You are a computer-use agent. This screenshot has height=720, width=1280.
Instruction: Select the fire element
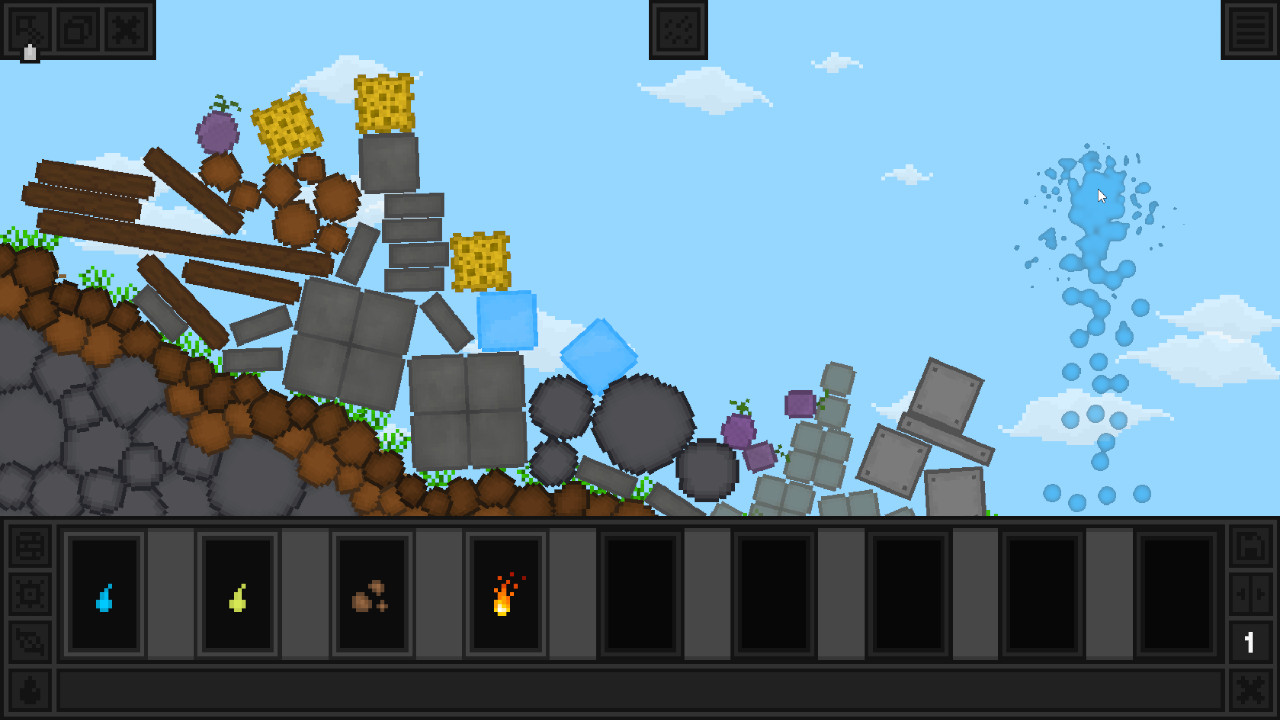coord(505,594)
